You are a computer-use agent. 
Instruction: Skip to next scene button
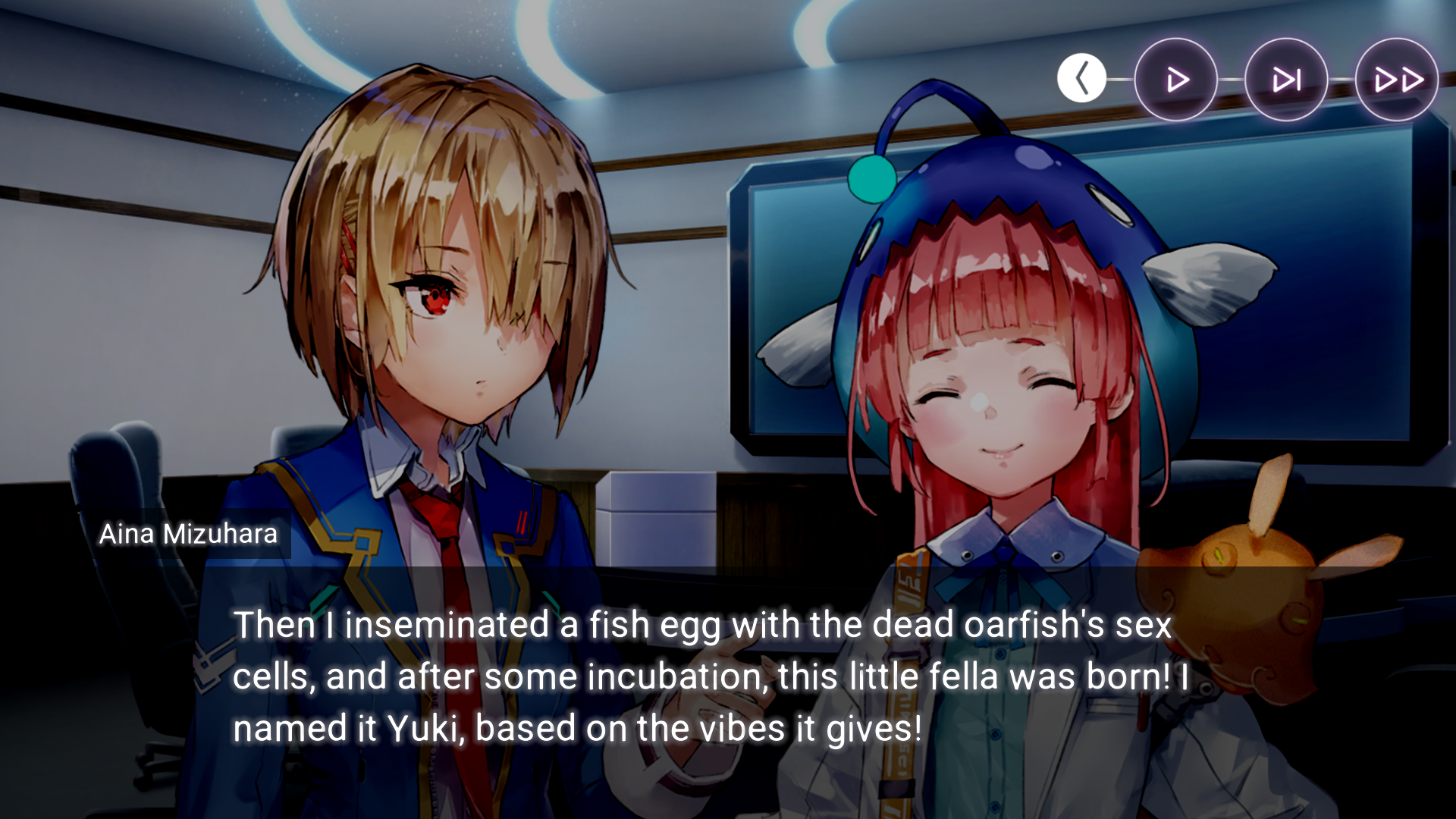1286,80
